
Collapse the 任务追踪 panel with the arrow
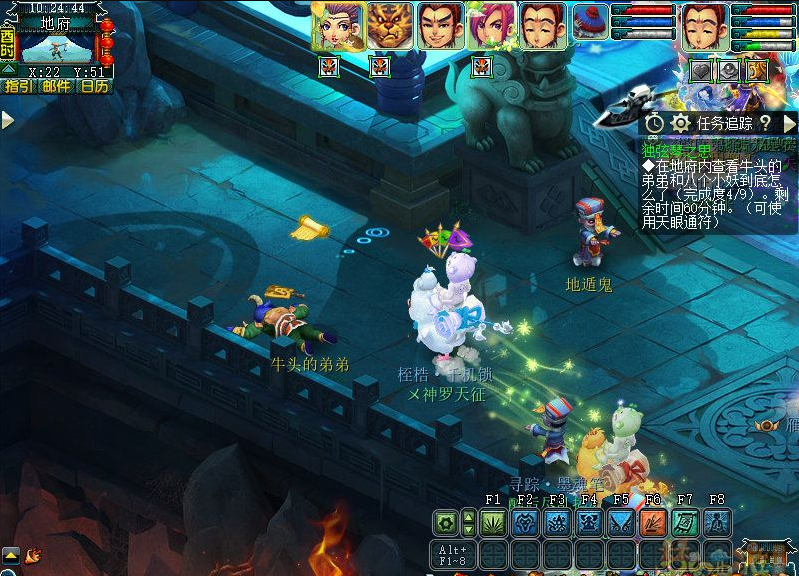(x=789, y=122)
